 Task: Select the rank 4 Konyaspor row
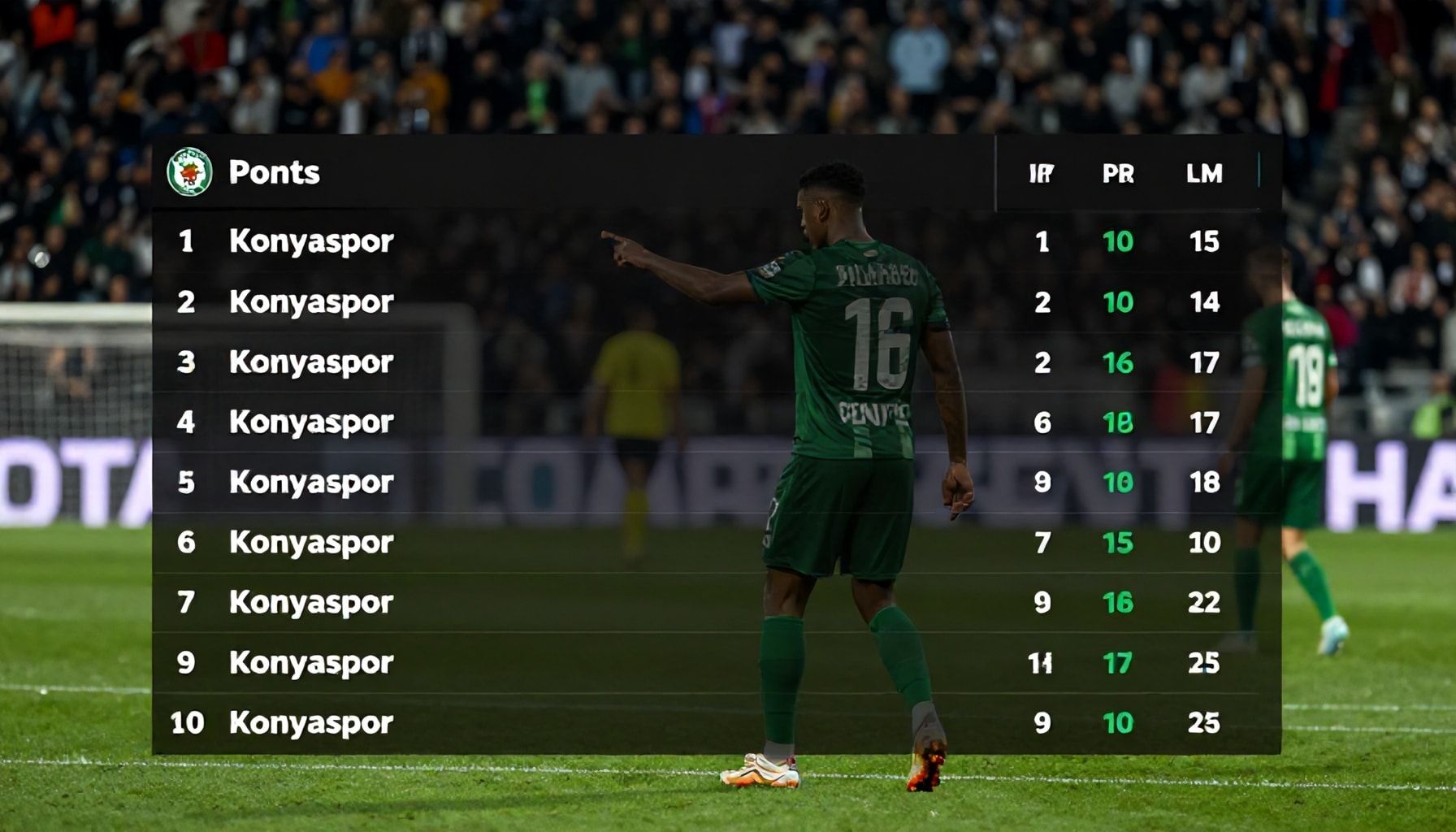311,422
